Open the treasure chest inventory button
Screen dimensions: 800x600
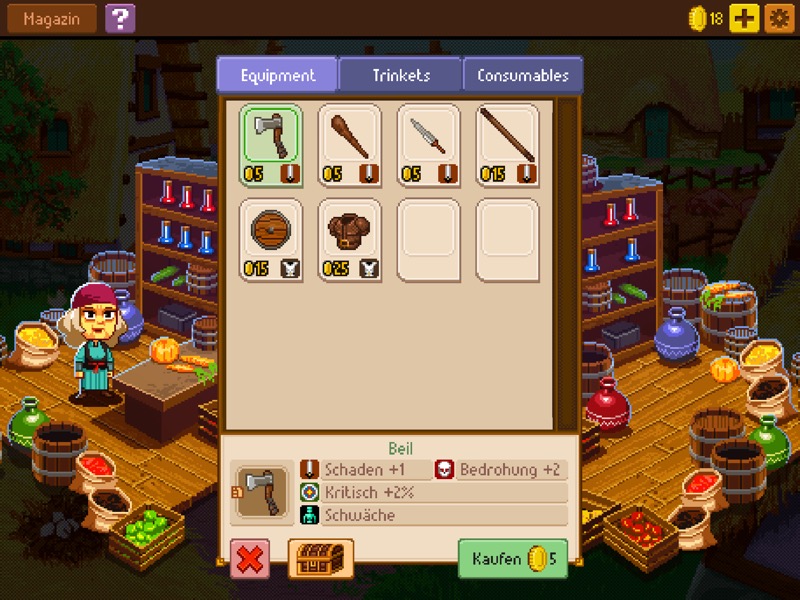pos(321,559)
